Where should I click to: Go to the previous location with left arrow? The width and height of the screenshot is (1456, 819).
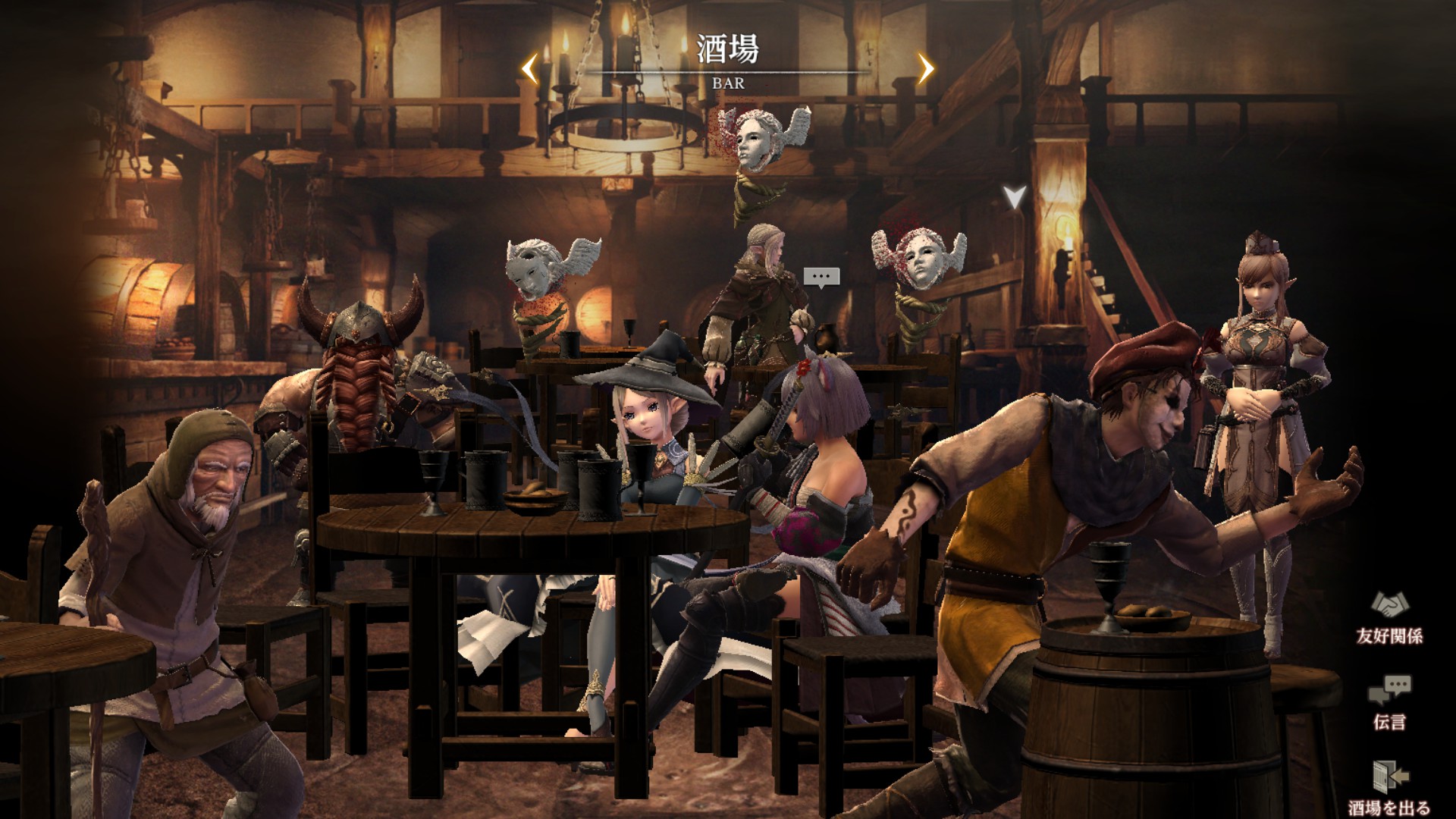pyautogui.click(x=530, y=69)
